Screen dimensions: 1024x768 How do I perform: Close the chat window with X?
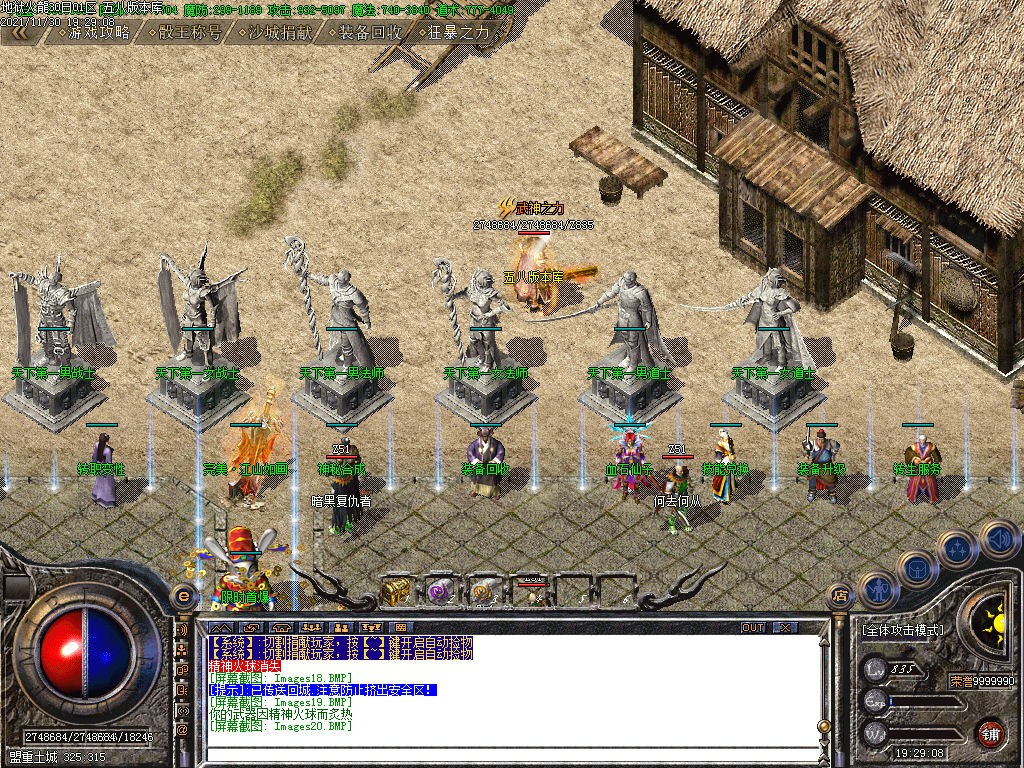787,627
